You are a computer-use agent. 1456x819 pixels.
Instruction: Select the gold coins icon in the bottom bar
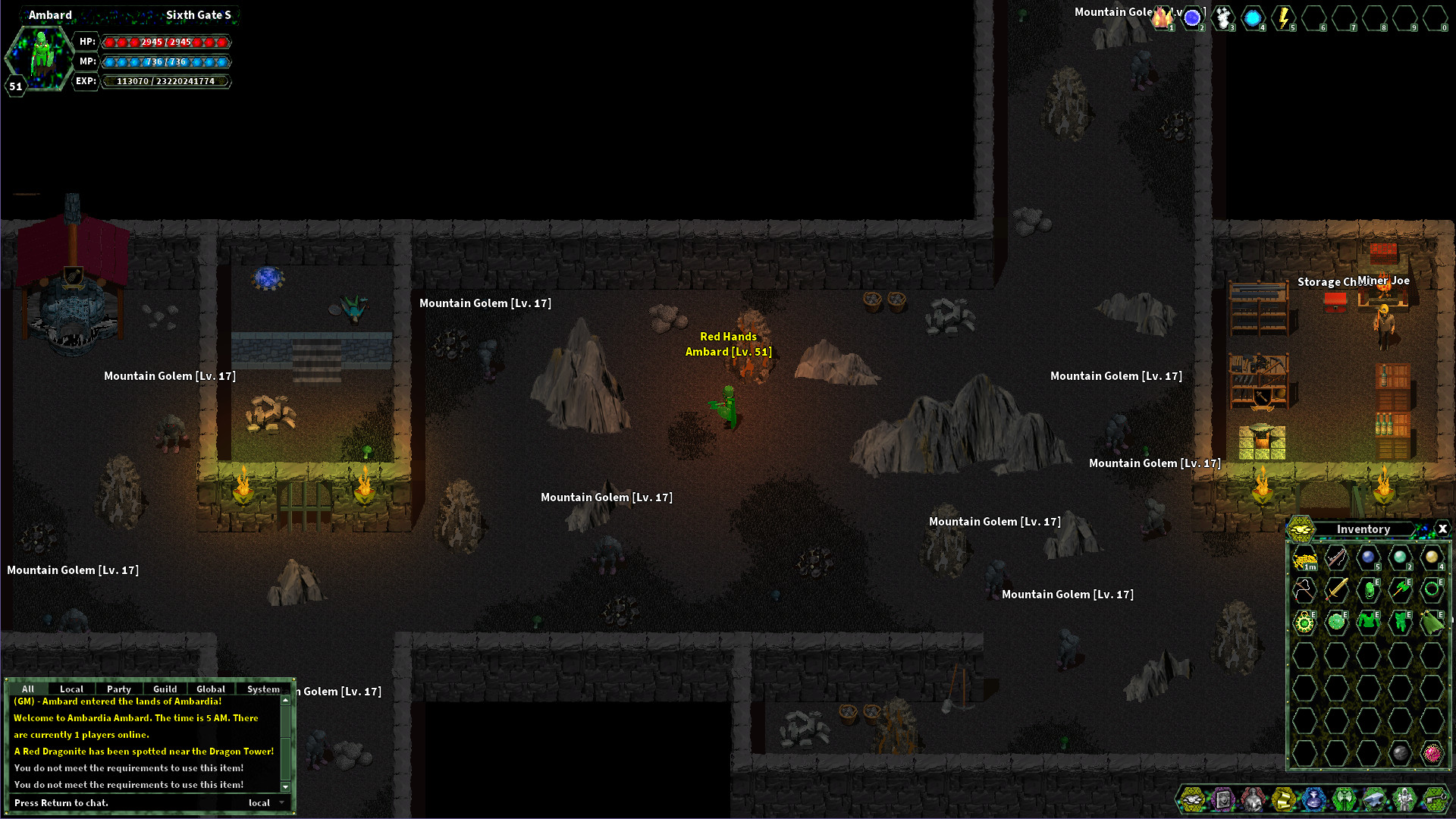[x=1192, y=799]
